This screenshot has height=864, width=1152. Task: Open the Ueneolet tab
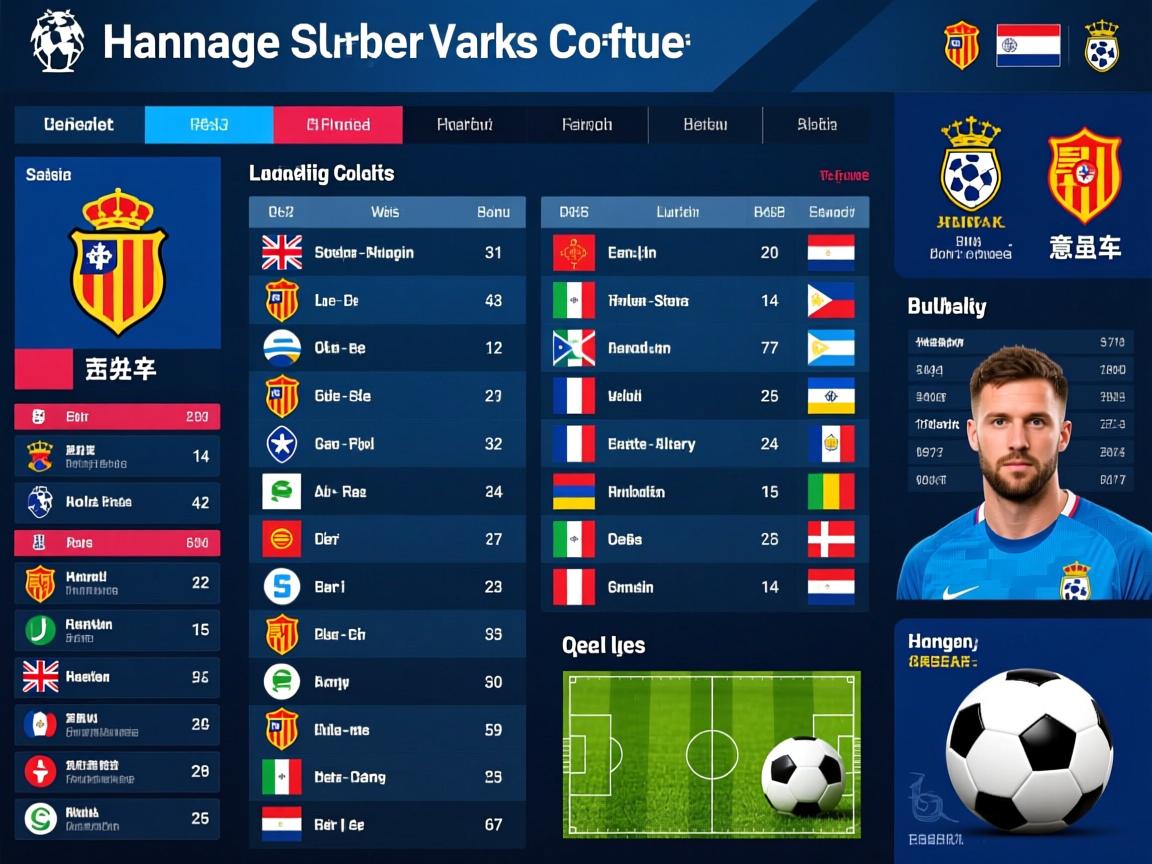pyautogui.click(x=79, y=125)
